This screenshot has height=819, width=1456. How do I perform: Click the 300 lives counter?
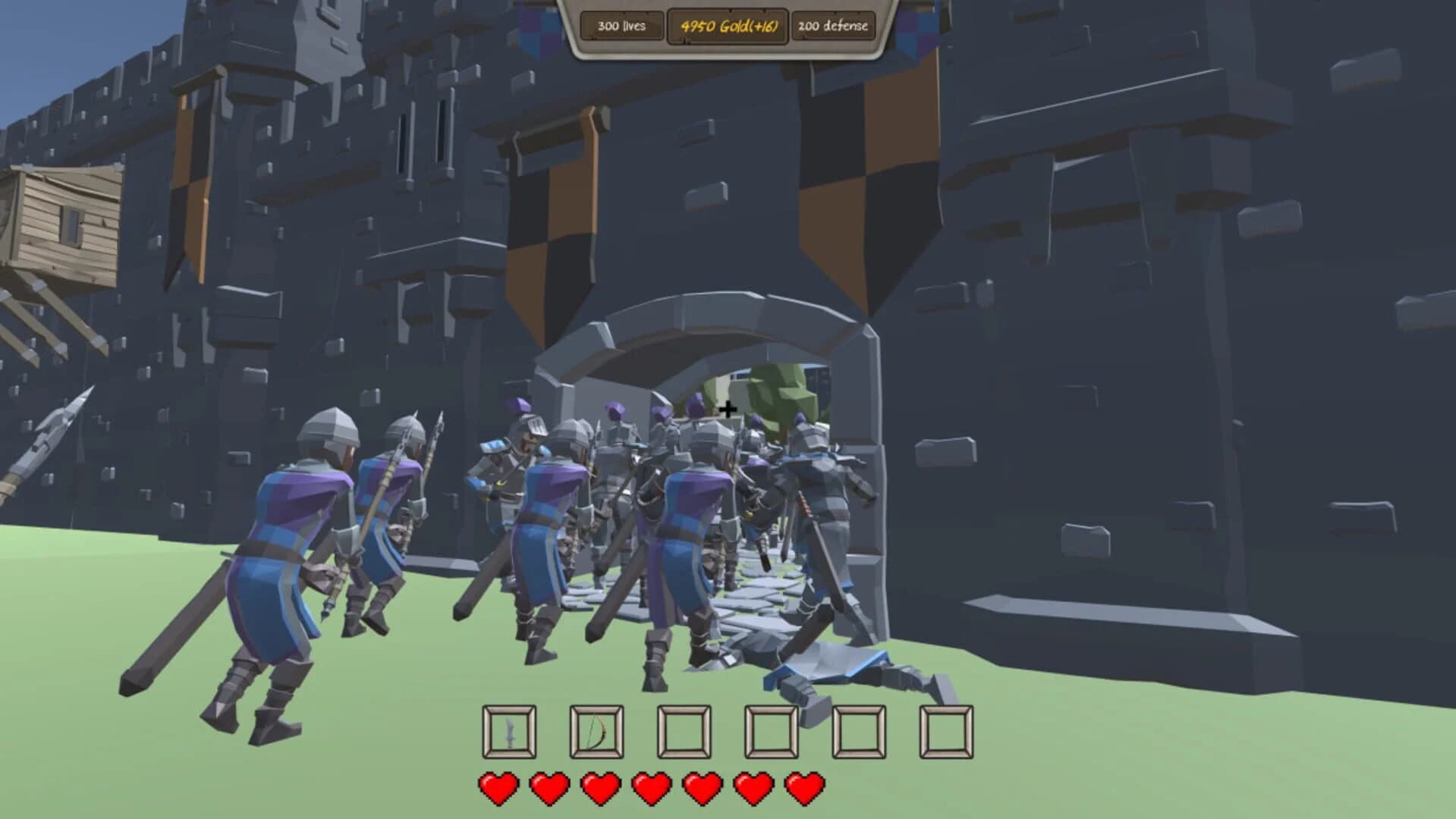(621, 27)
